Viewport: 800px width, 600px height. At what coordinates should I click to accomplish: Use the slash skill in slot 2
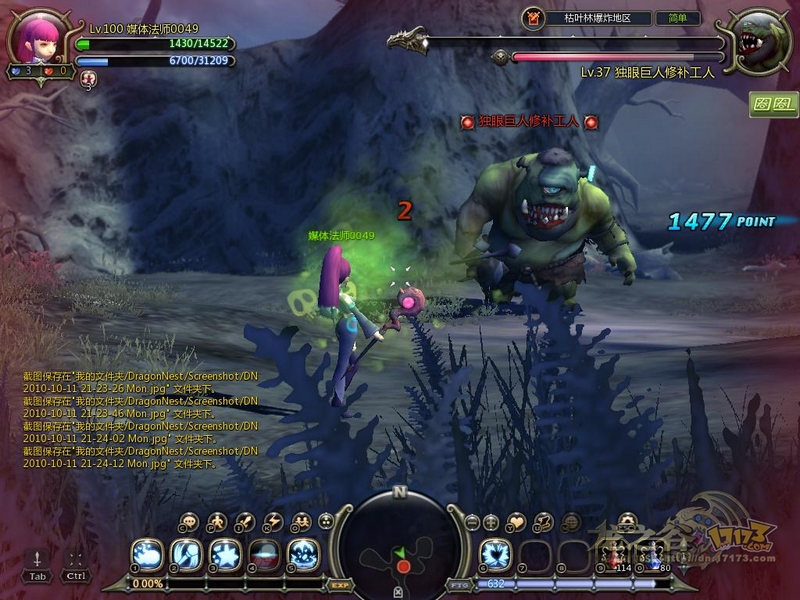click(186, 555)
